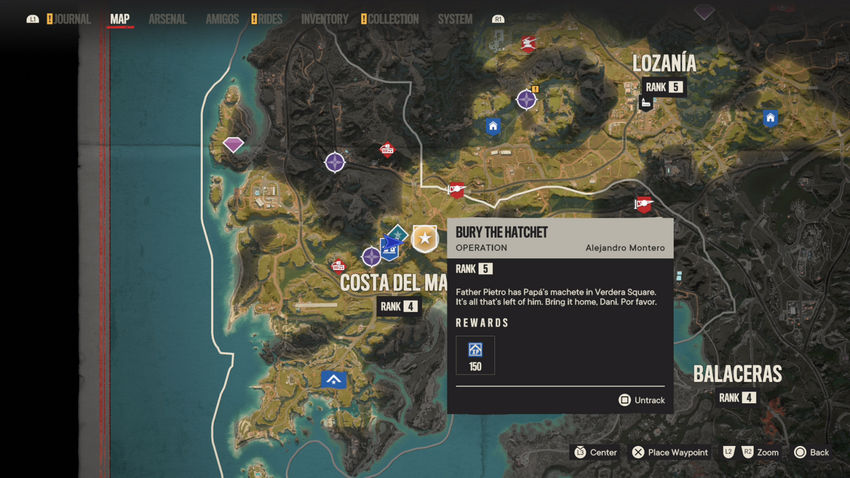The width and height of the screenshot is (850, 478).
Task: Select the Map tab
Action: (120, 19)
